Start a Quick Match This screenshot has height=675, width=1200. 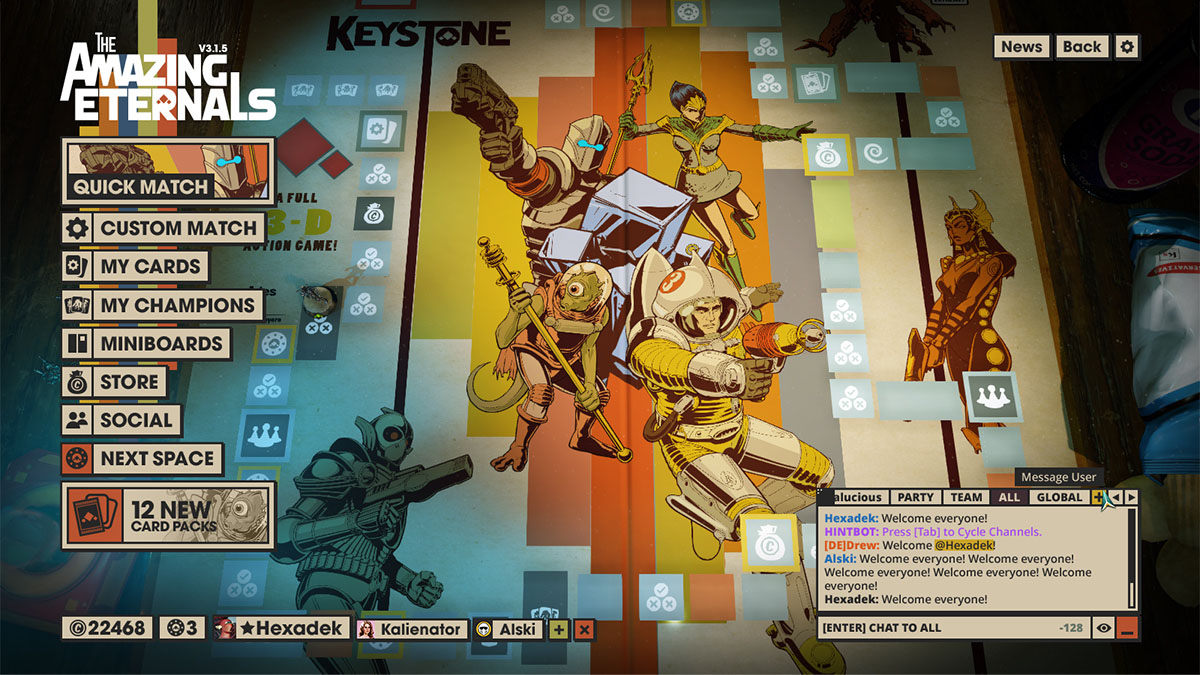(167, 172)
